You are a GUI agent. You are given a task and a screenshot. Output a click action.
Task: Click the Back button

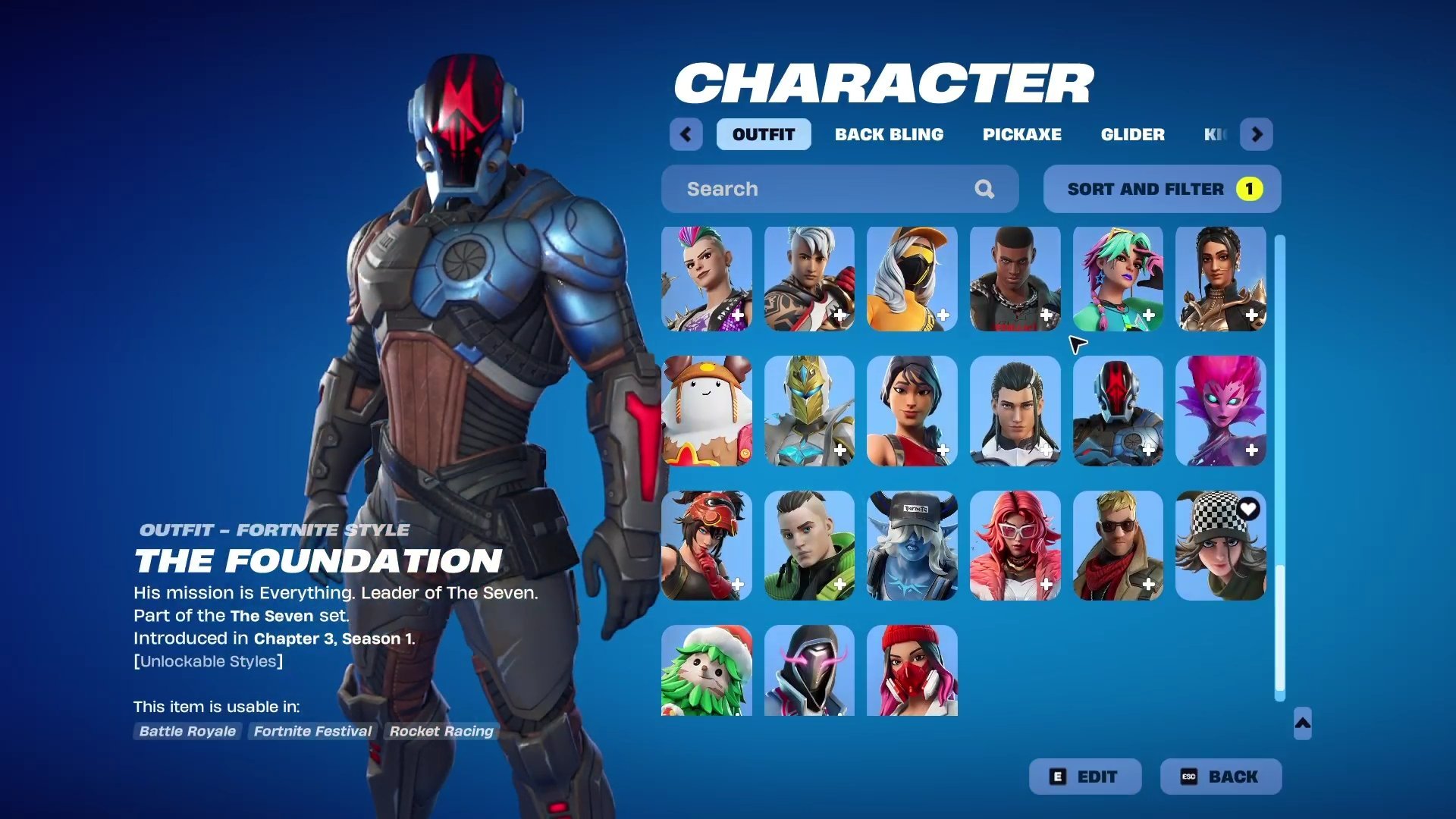point(1220,776)
